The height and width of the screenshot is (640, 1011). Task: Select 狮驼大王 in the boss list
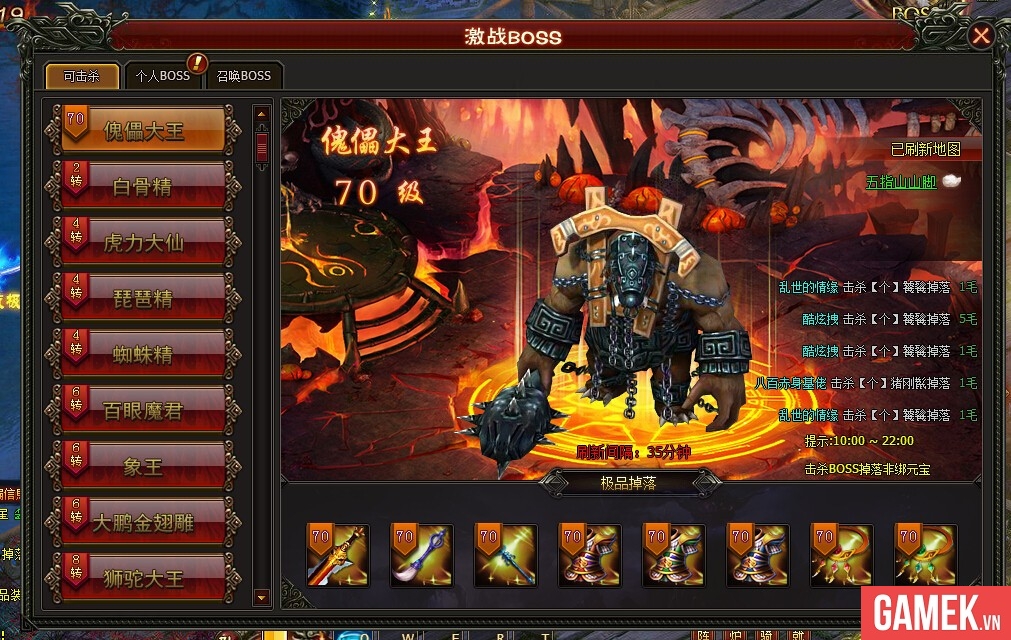click(x=144, y=578)
